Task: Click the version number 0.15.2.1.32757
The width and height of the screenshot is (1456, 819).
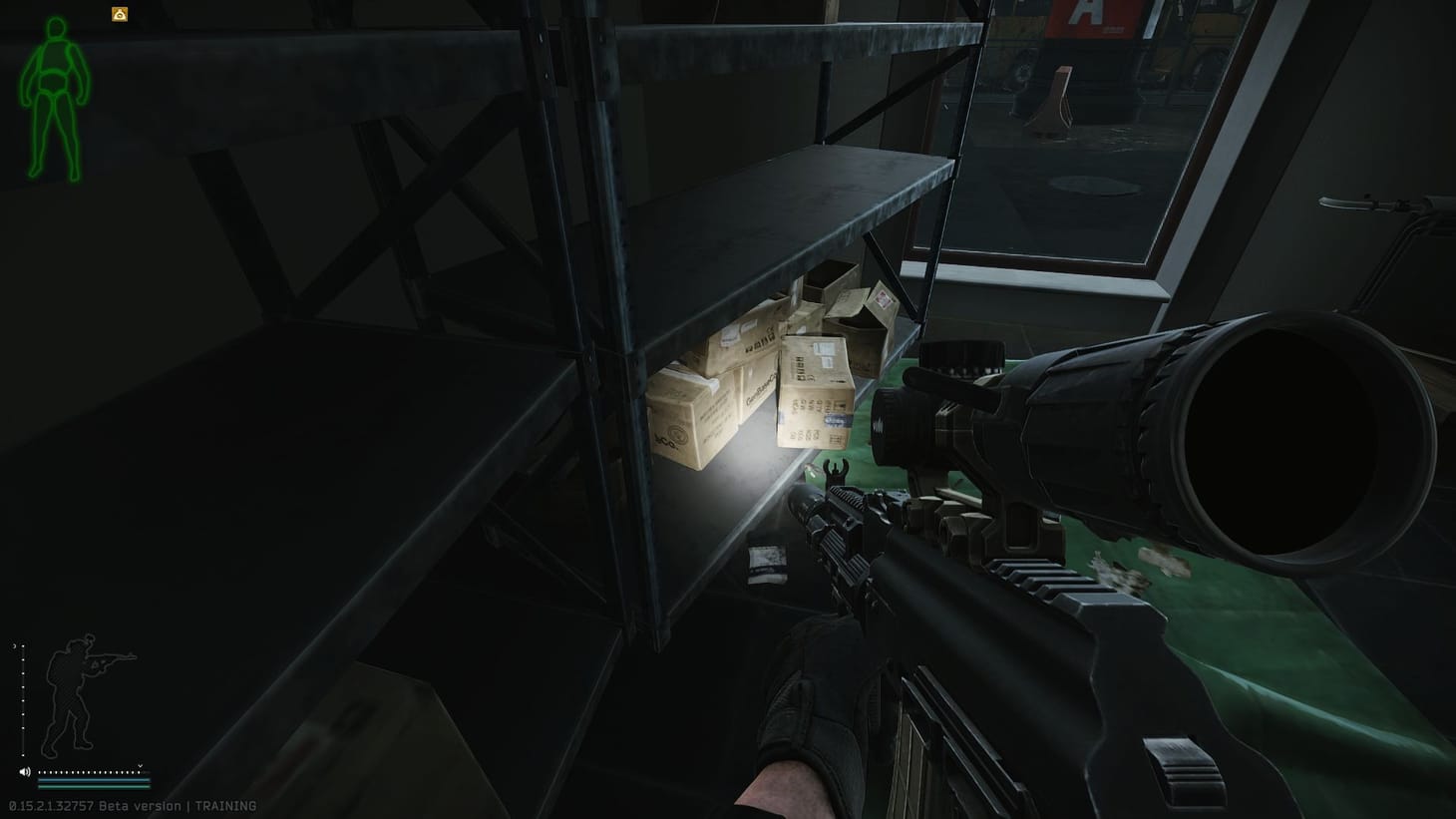Action: (x=52, y=805)
